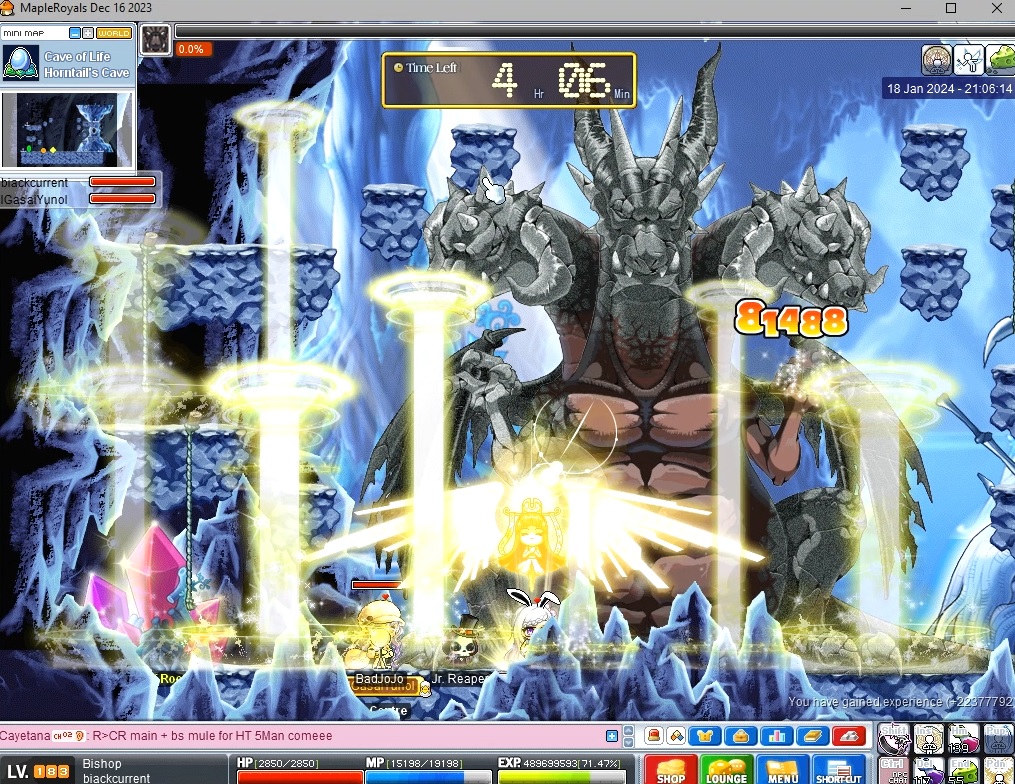Open the inventory bag icon button
1015x784 pixels.
[x=742, y=737]
